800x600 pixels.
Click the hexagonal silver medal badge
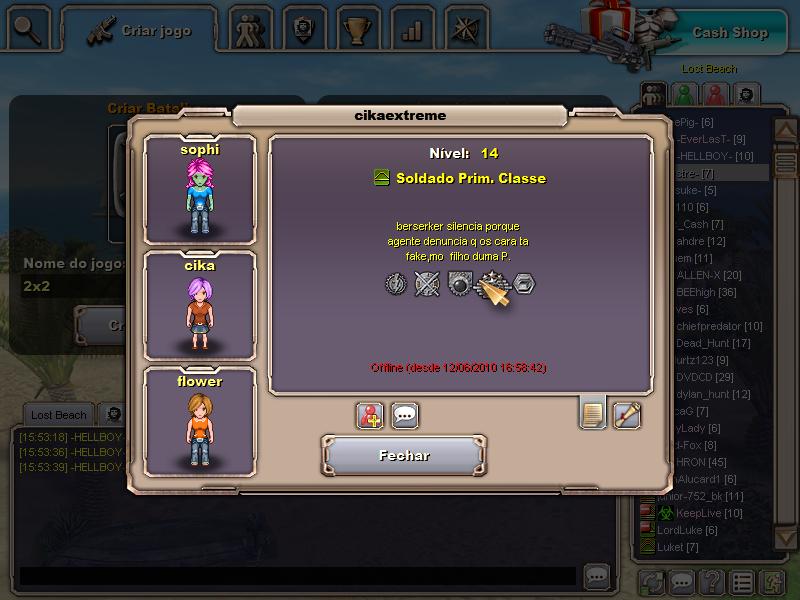(524, 284)
